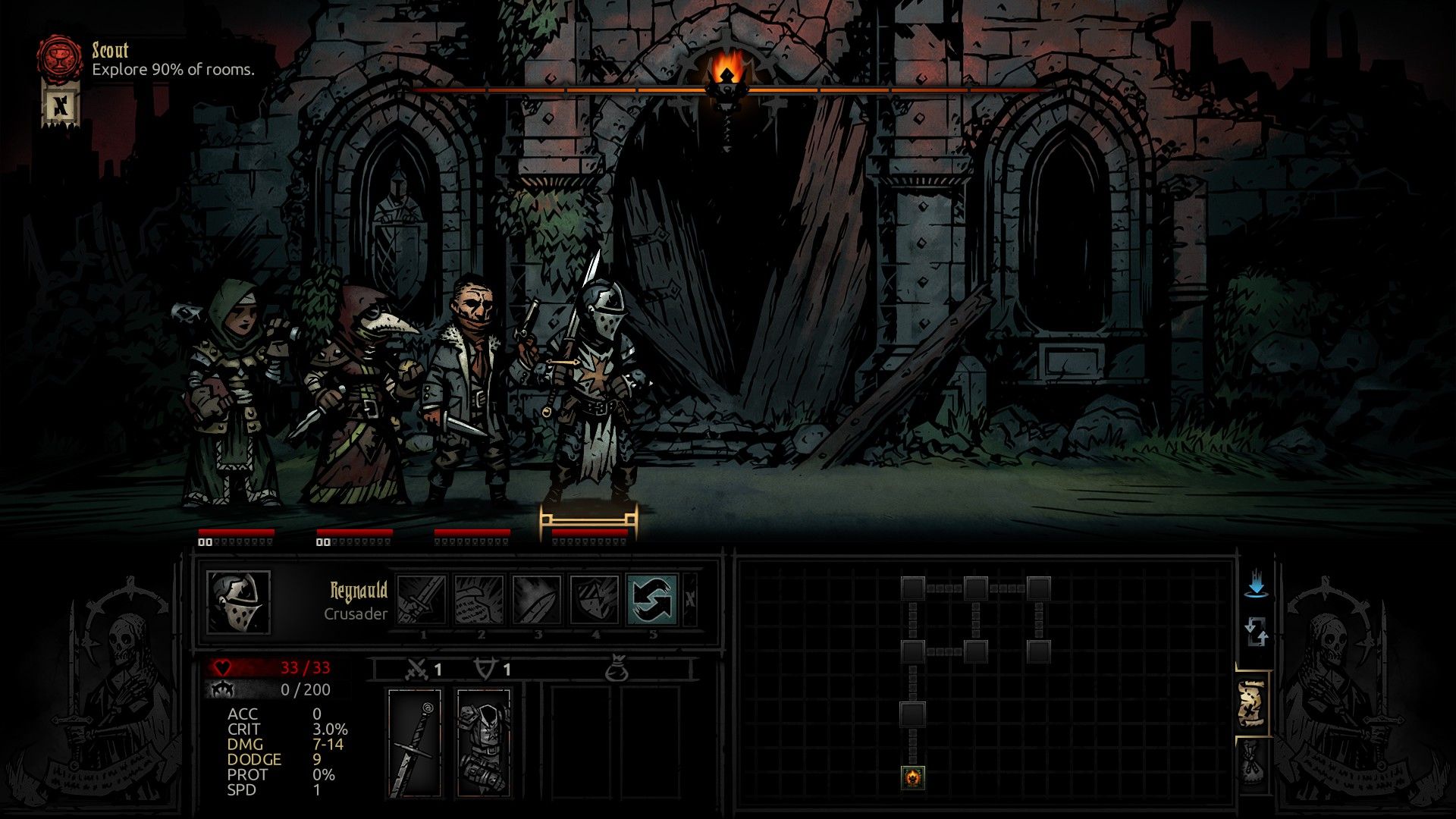Click the X quest banner below Scout
1456x819 pixels.
[x=61, y=106]
